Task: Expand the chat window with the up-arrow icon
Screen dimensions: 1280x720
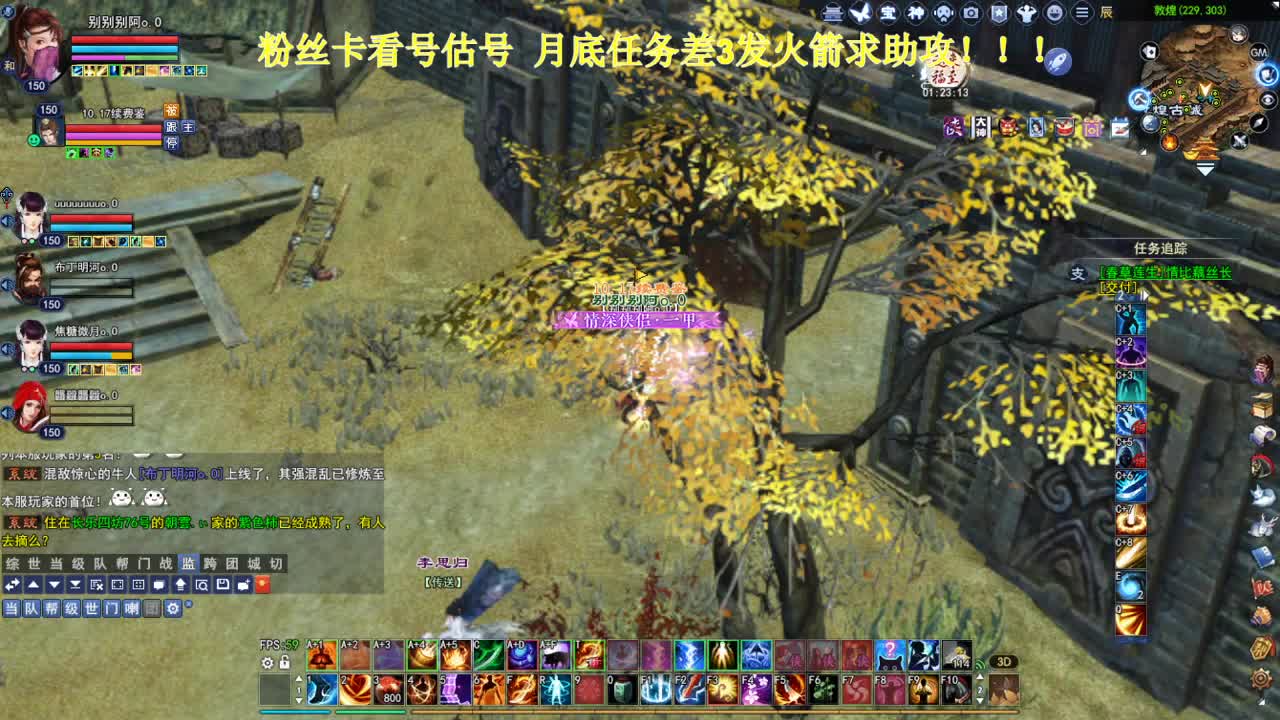Action: pos(34,585)
